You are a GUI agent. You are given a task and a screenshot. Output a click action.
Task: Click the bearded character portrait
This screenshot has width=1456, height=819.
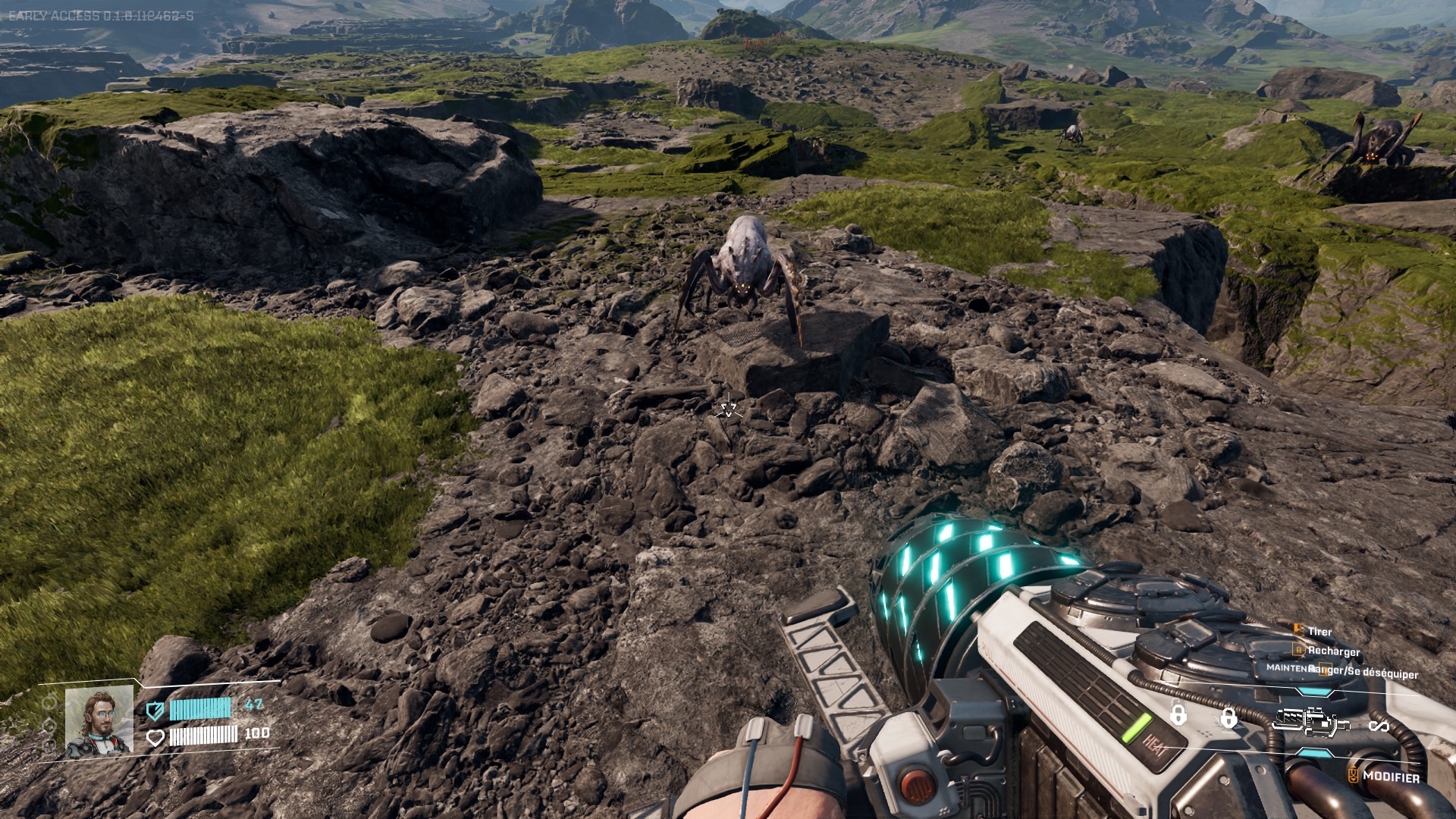click(x=99, y=721)
